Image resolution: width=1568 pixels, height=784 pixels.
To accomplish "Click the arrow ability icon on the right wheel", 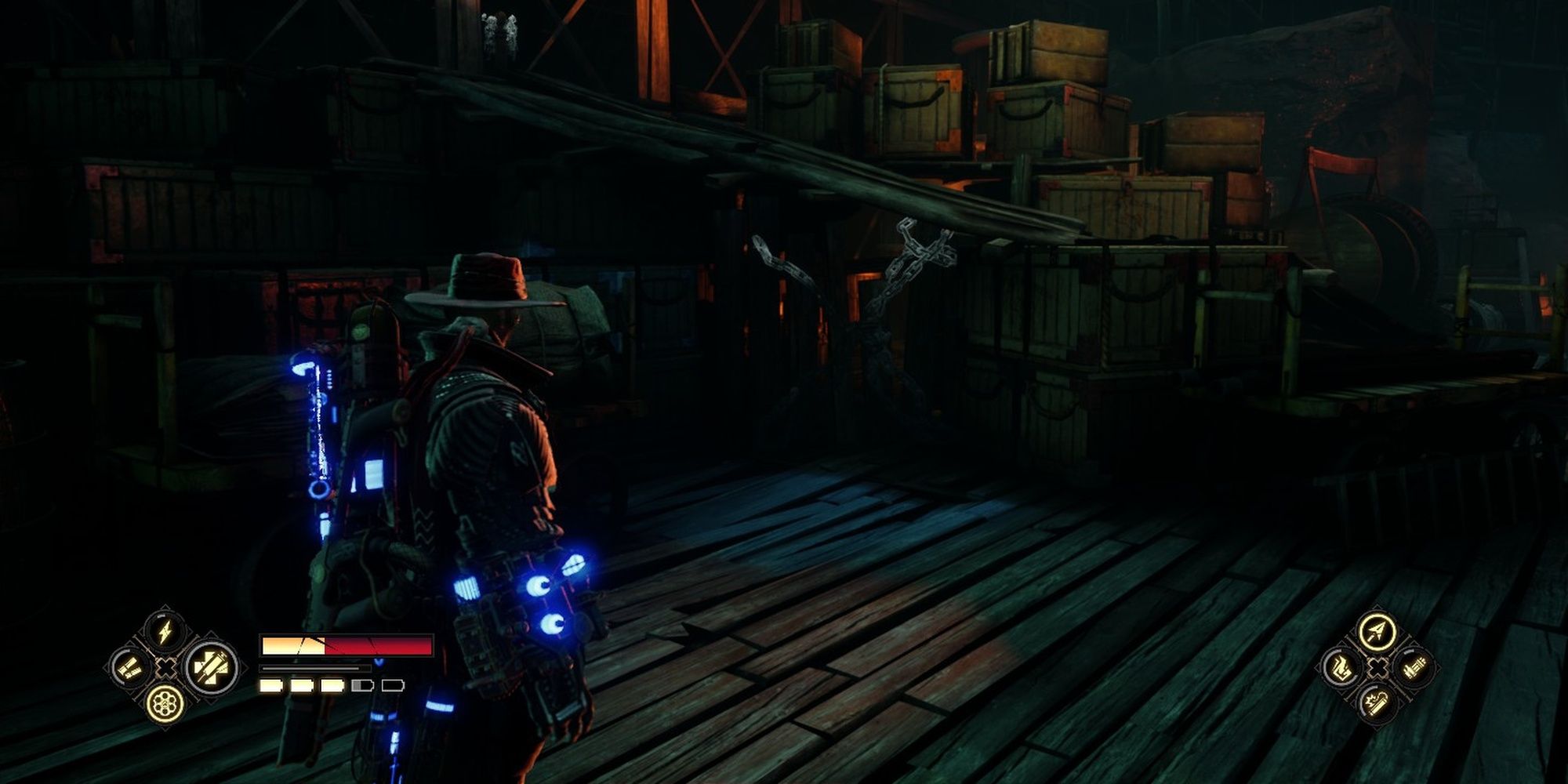I will coord(1376,630).
